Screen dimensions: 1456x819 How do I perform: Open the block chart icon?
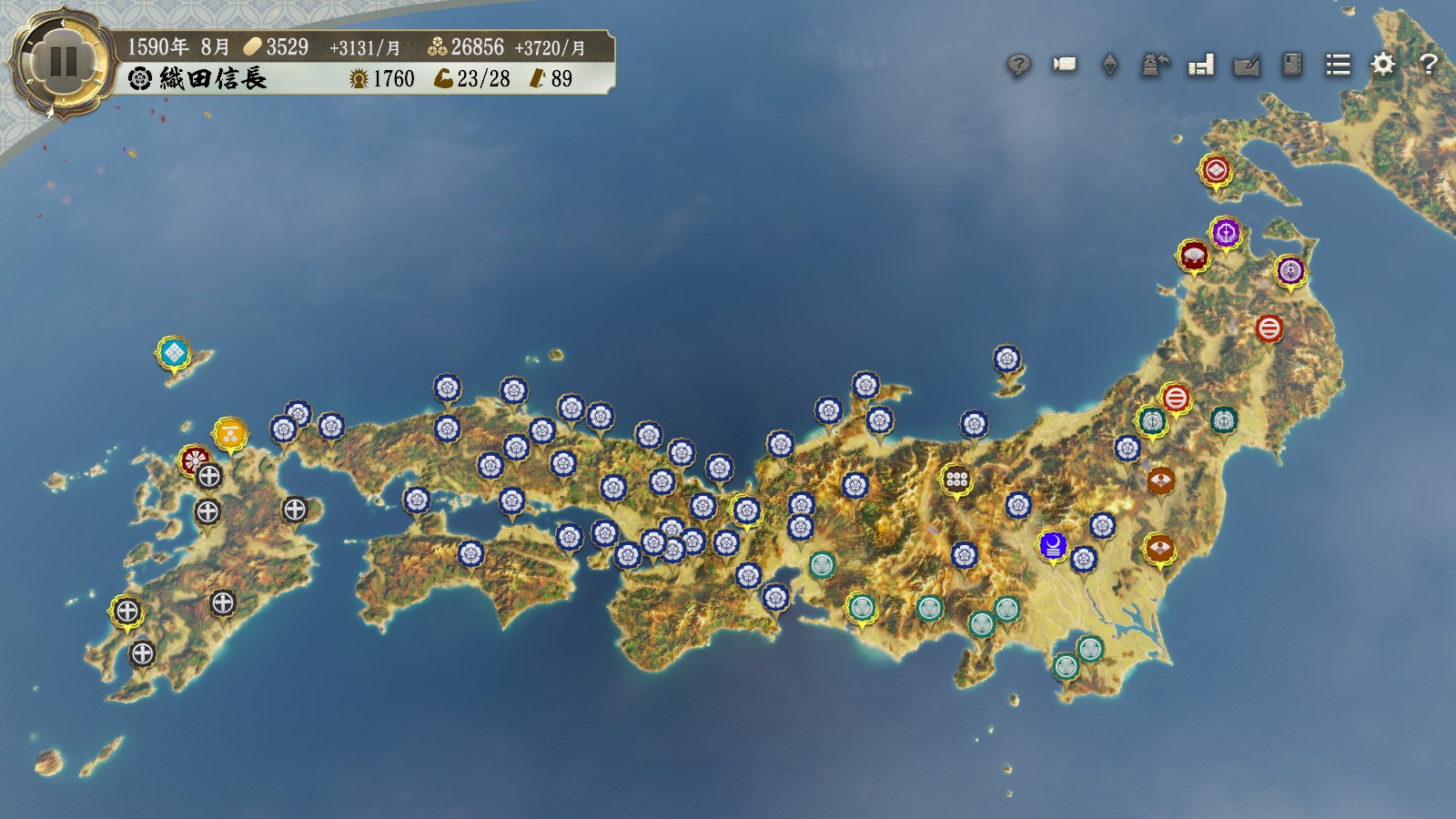point(1201,65)
